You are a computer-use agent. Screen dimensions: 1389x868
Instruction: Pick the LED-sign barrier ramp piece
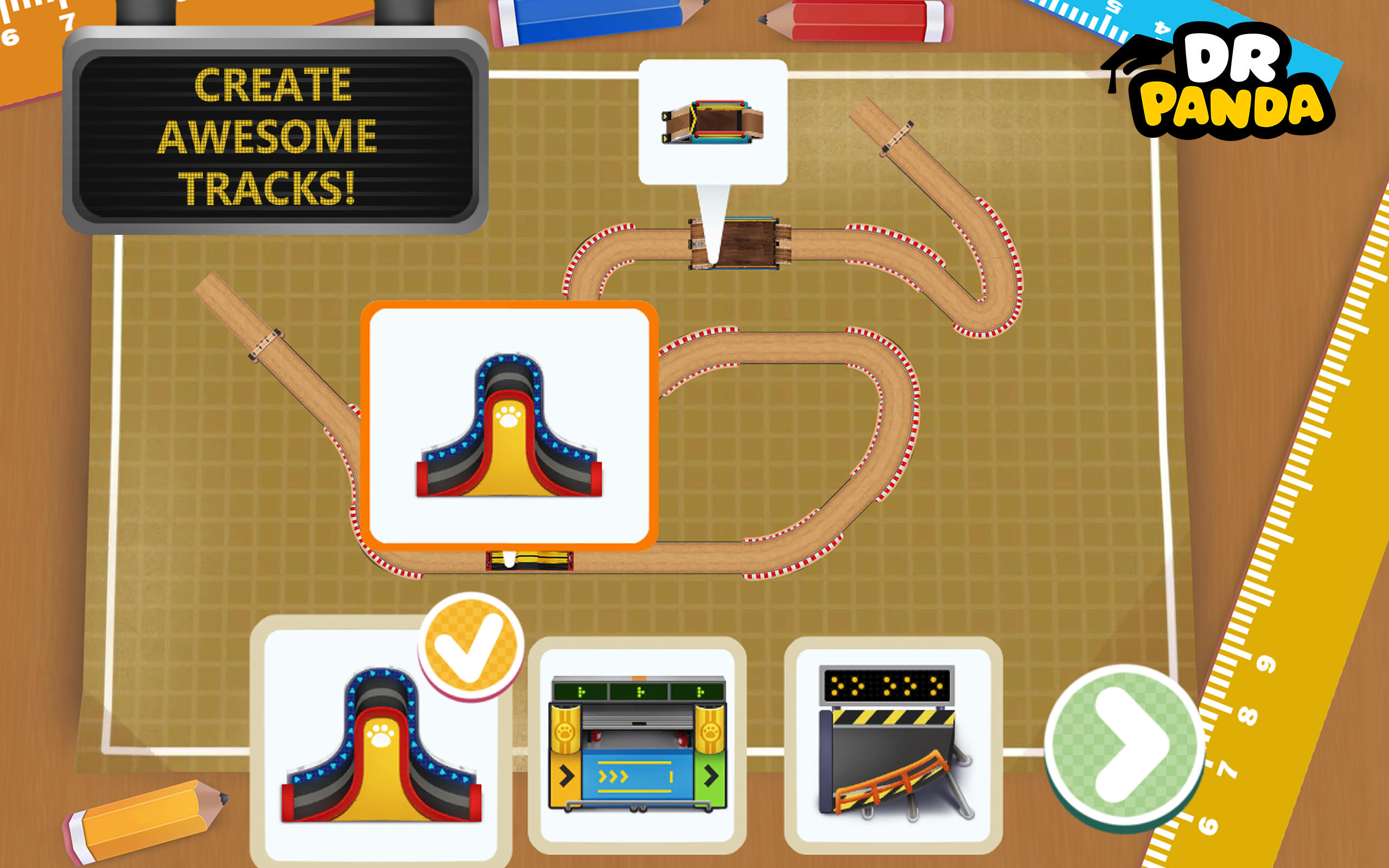point(895,746)
